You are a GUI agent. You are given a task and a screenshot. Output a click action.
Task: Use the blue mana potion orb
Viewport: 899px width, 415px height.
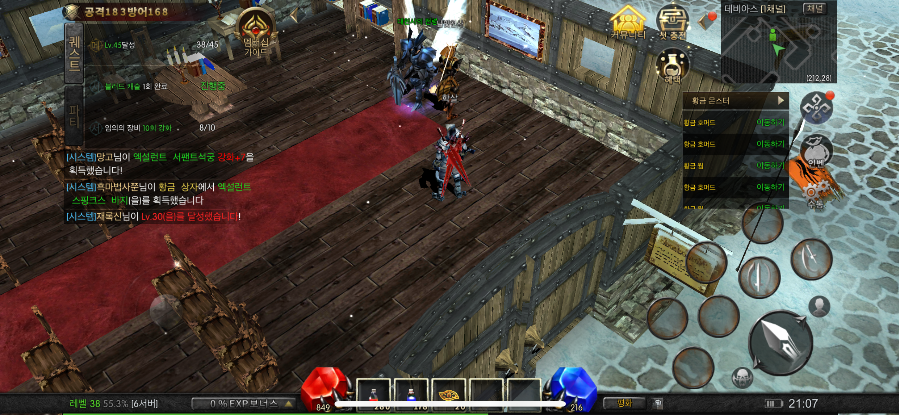click(x=573, y=390)
